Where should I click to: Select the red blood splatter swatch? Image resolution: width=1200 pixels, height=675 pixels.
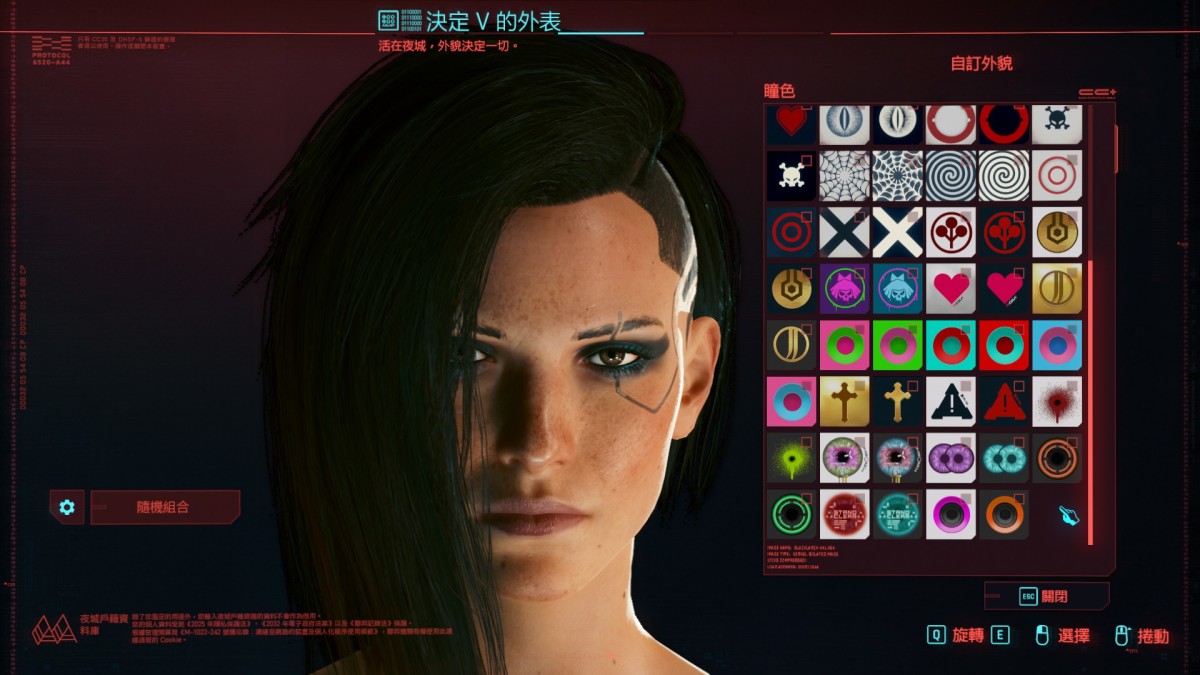pos(1057,401)
